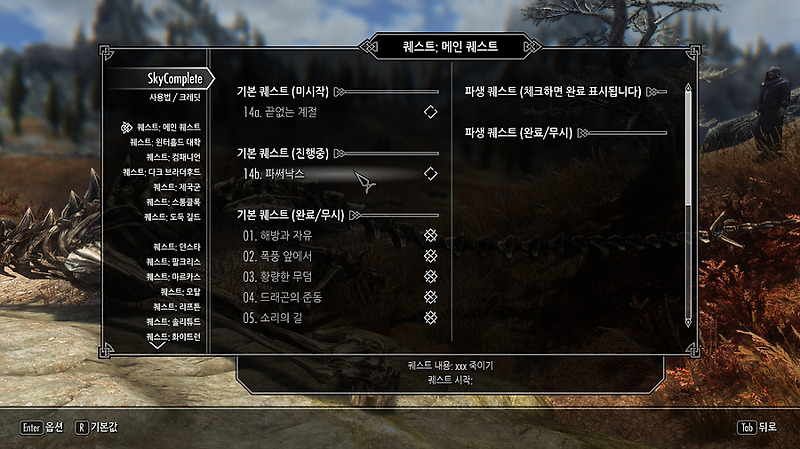The width and height of the screenshot is (800, 449).
Task: Click the right panel's vertical scrollbar
Action: coord(688,205)
